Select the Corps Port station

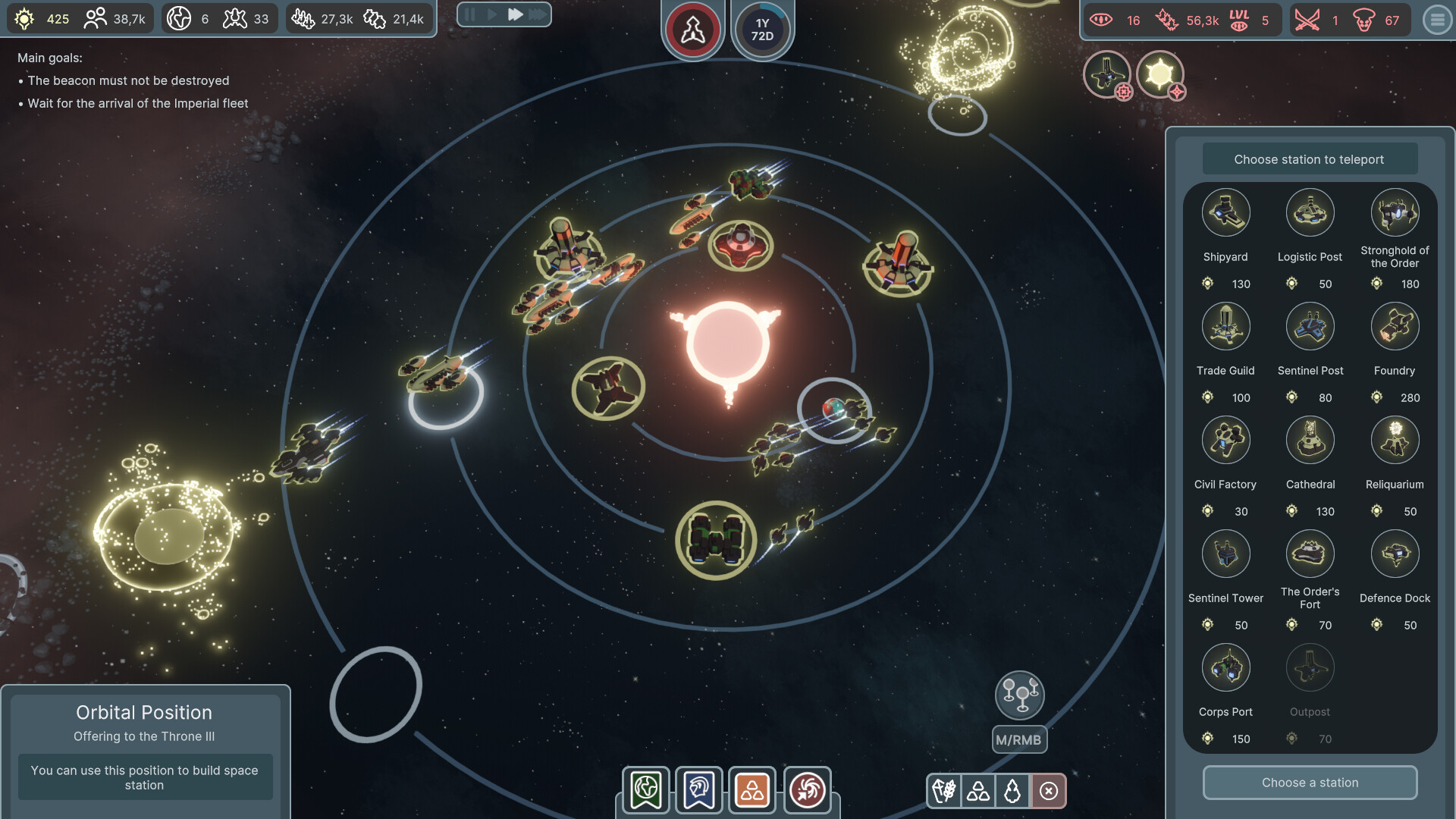click(1225, 668)
